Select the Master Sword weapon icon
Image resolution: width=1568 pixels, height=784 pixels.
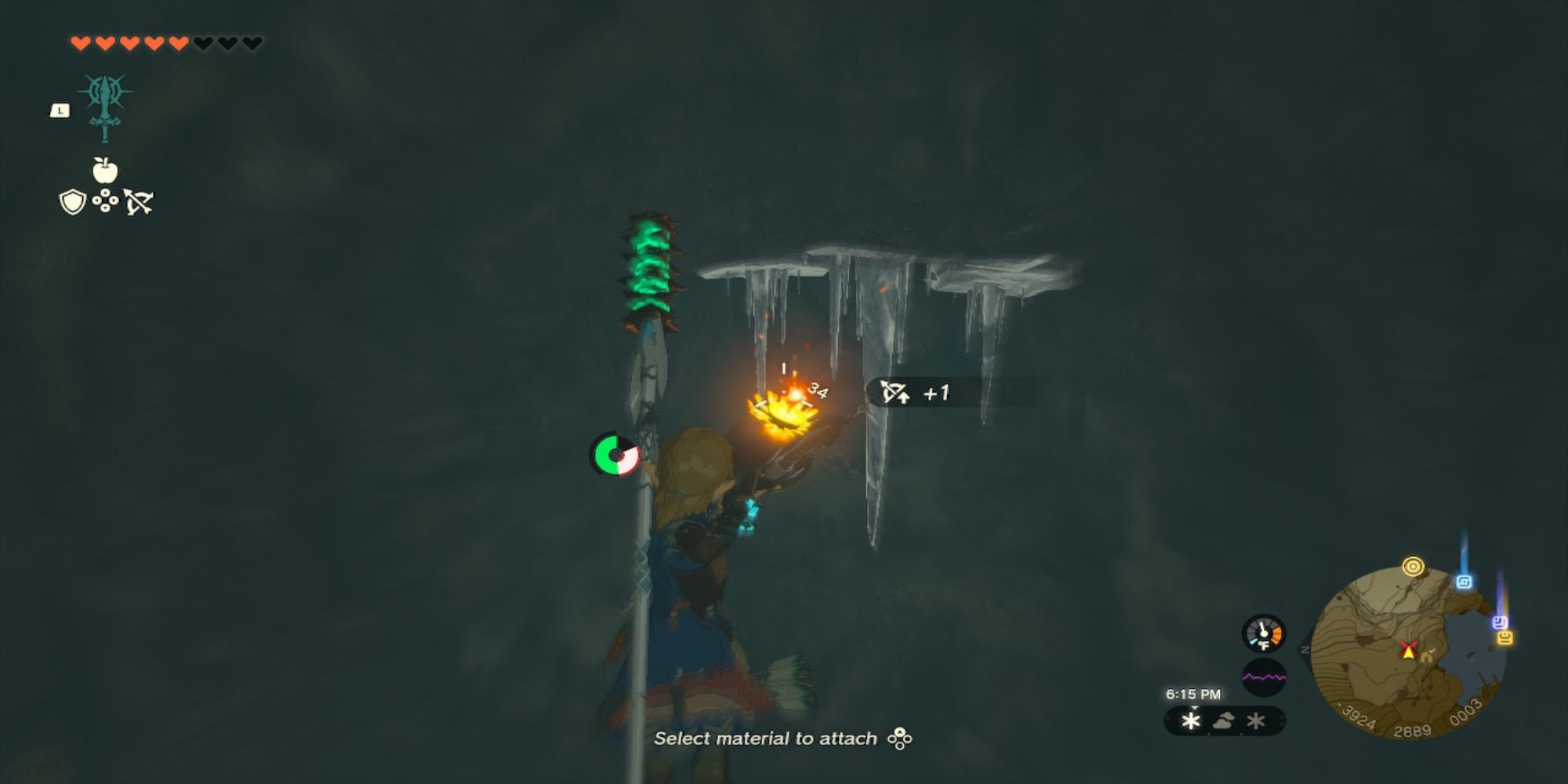coord(105,108)
